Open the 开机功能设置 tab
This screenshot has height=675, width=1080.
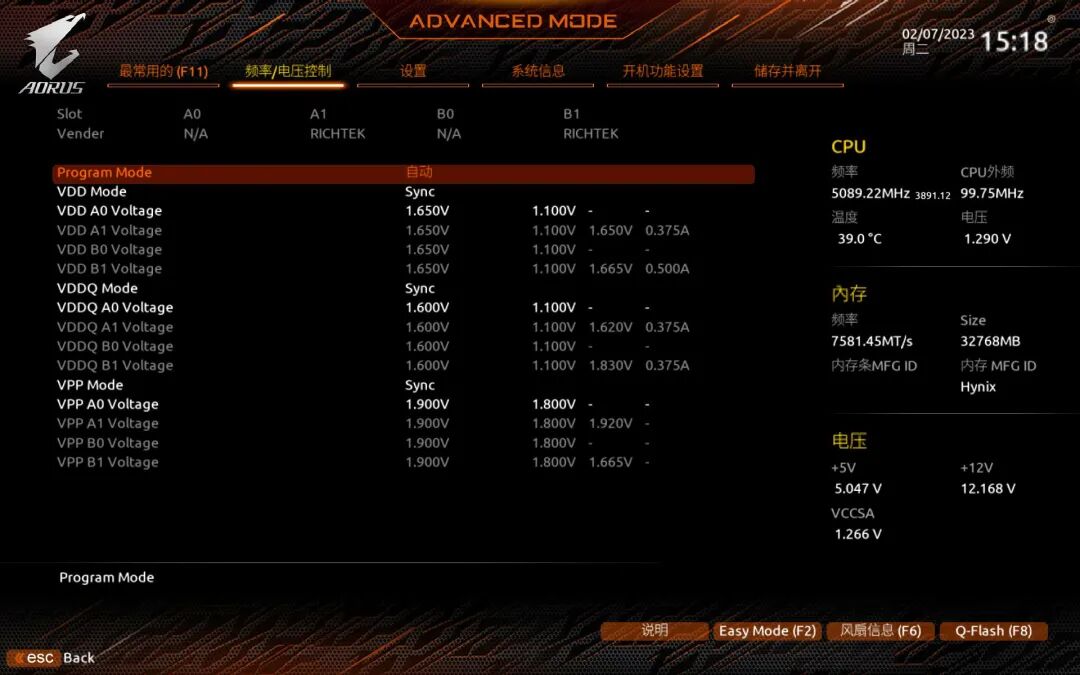pos(663,71)
